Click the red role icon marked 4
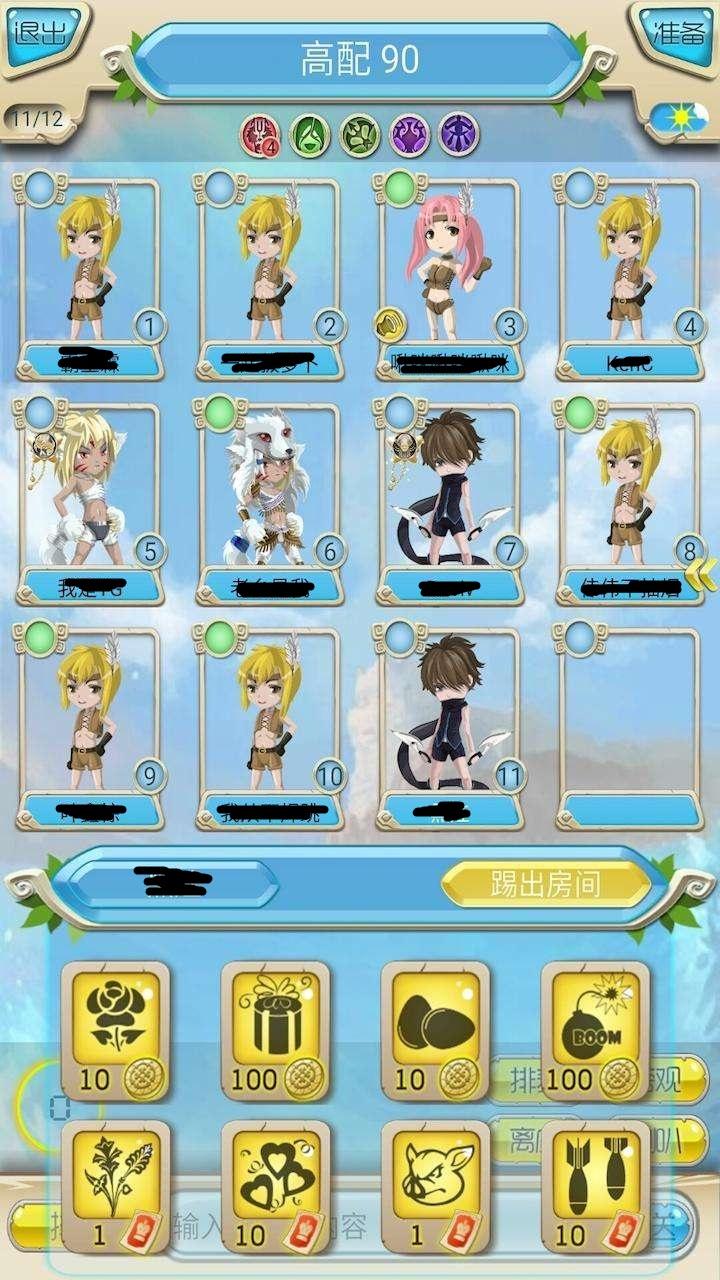Viewport: 720px width, 1280px height. 259,134
